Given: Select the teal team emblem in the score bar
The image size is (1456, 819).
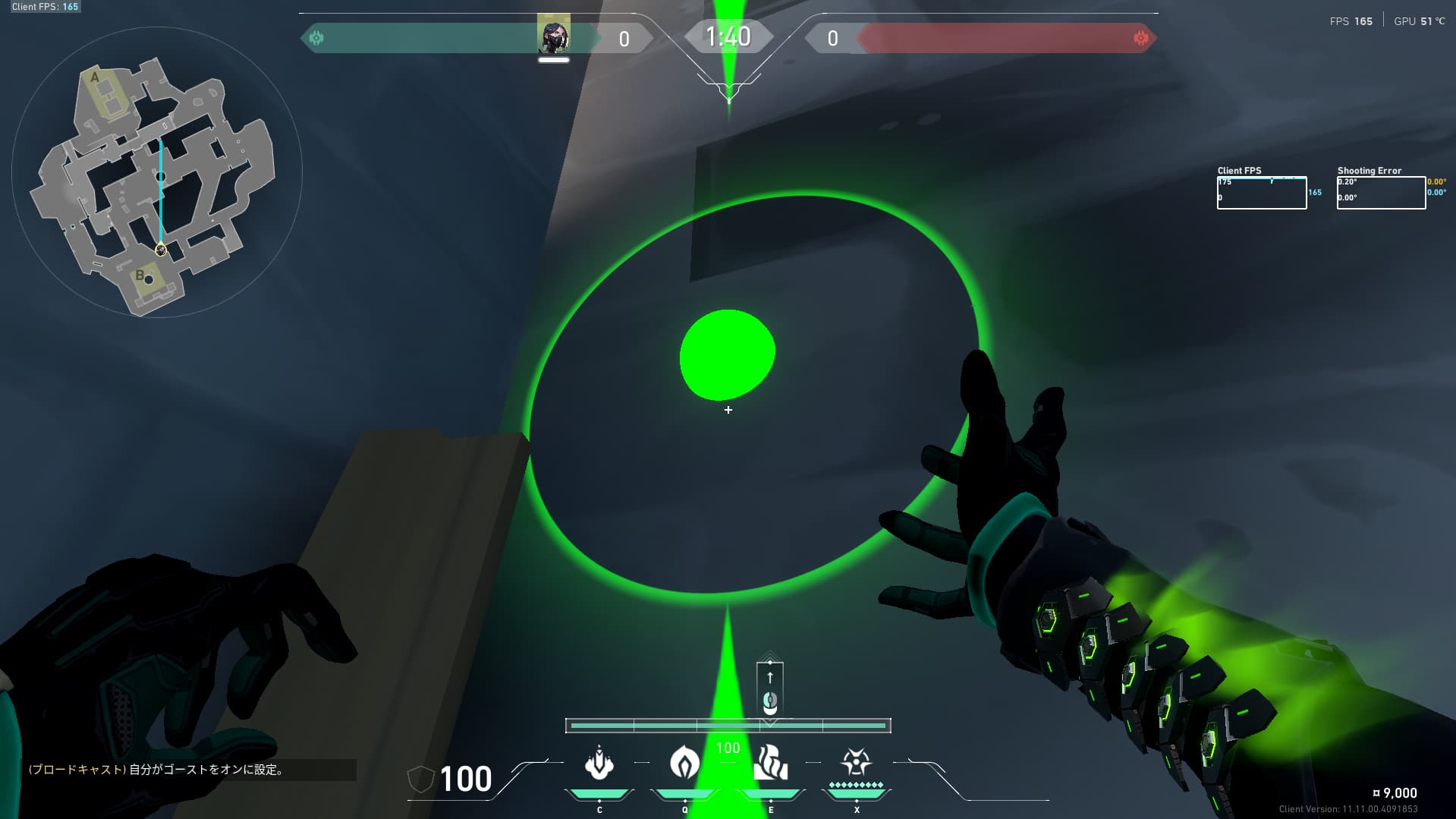Looking at the screenshot, I should 316,38.
